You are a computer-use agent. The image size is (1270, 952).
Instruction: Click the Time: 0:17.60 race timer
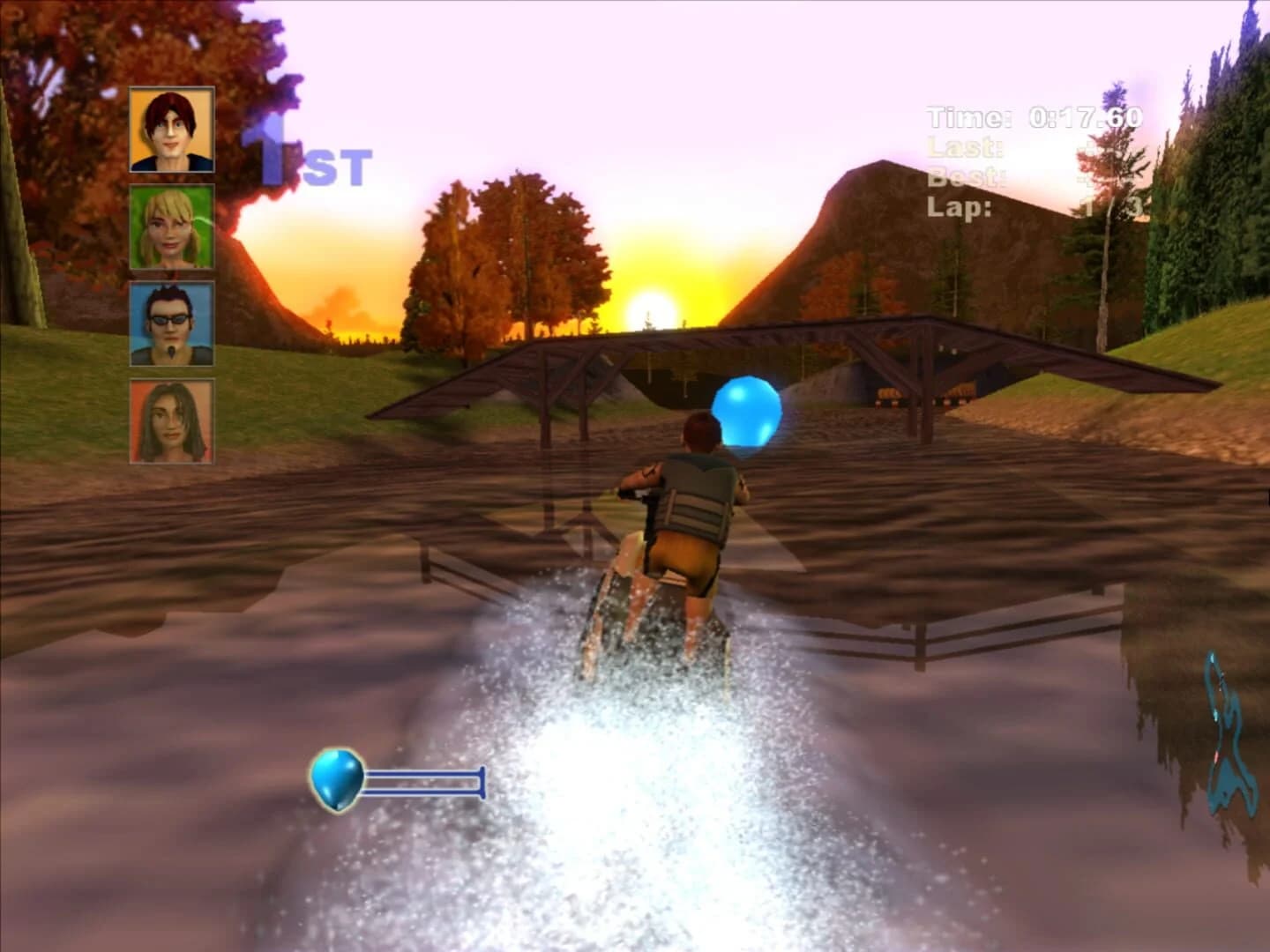pyautogui.click(x=1030, y=113)
